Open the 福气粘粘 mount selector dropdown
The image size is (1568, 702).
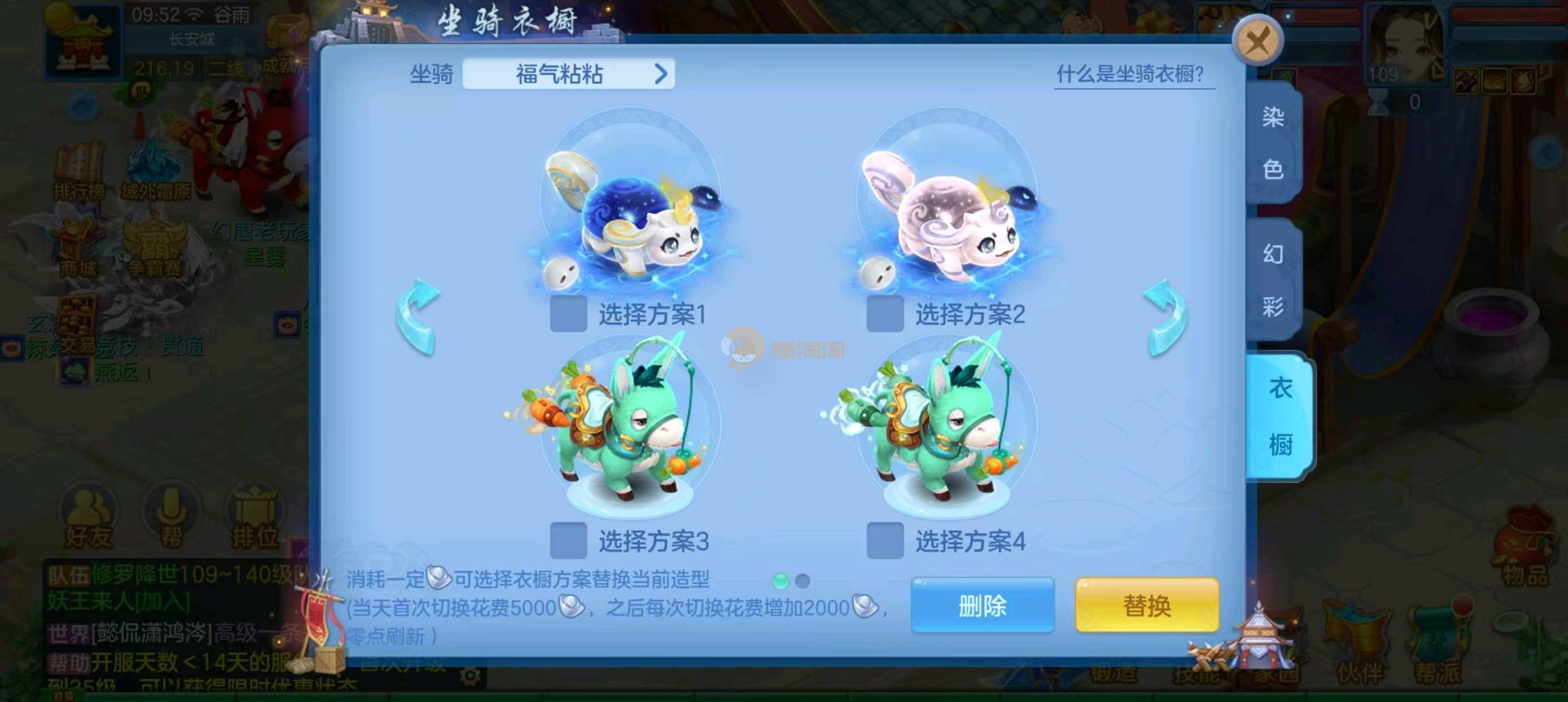click(568, 74)
